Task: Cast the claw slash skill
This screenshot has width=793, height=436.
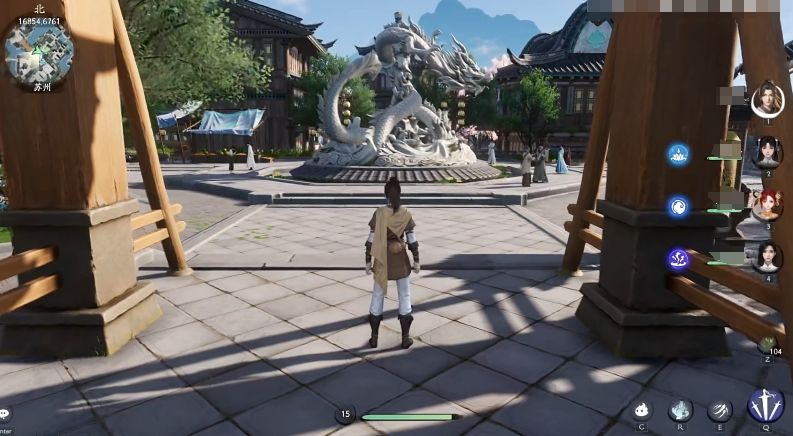Action: pos(720,410)
